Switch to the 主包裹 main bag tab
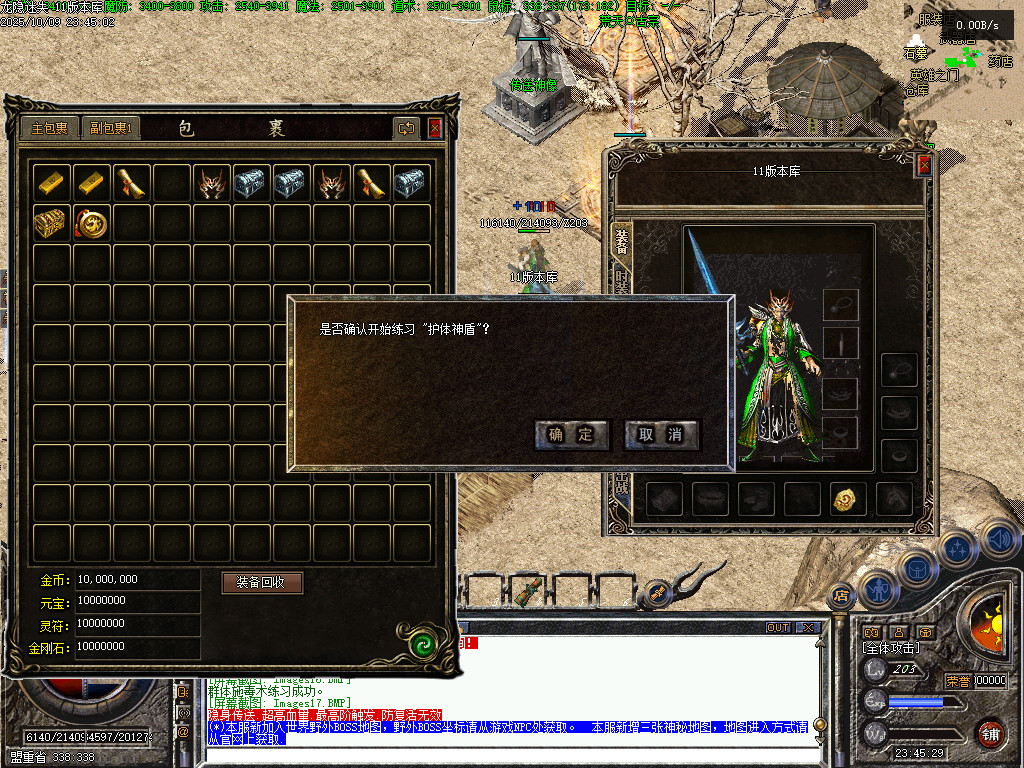The width and height of the screenshot is (1024, 768). pyautogui.click(x=49, y=128)
